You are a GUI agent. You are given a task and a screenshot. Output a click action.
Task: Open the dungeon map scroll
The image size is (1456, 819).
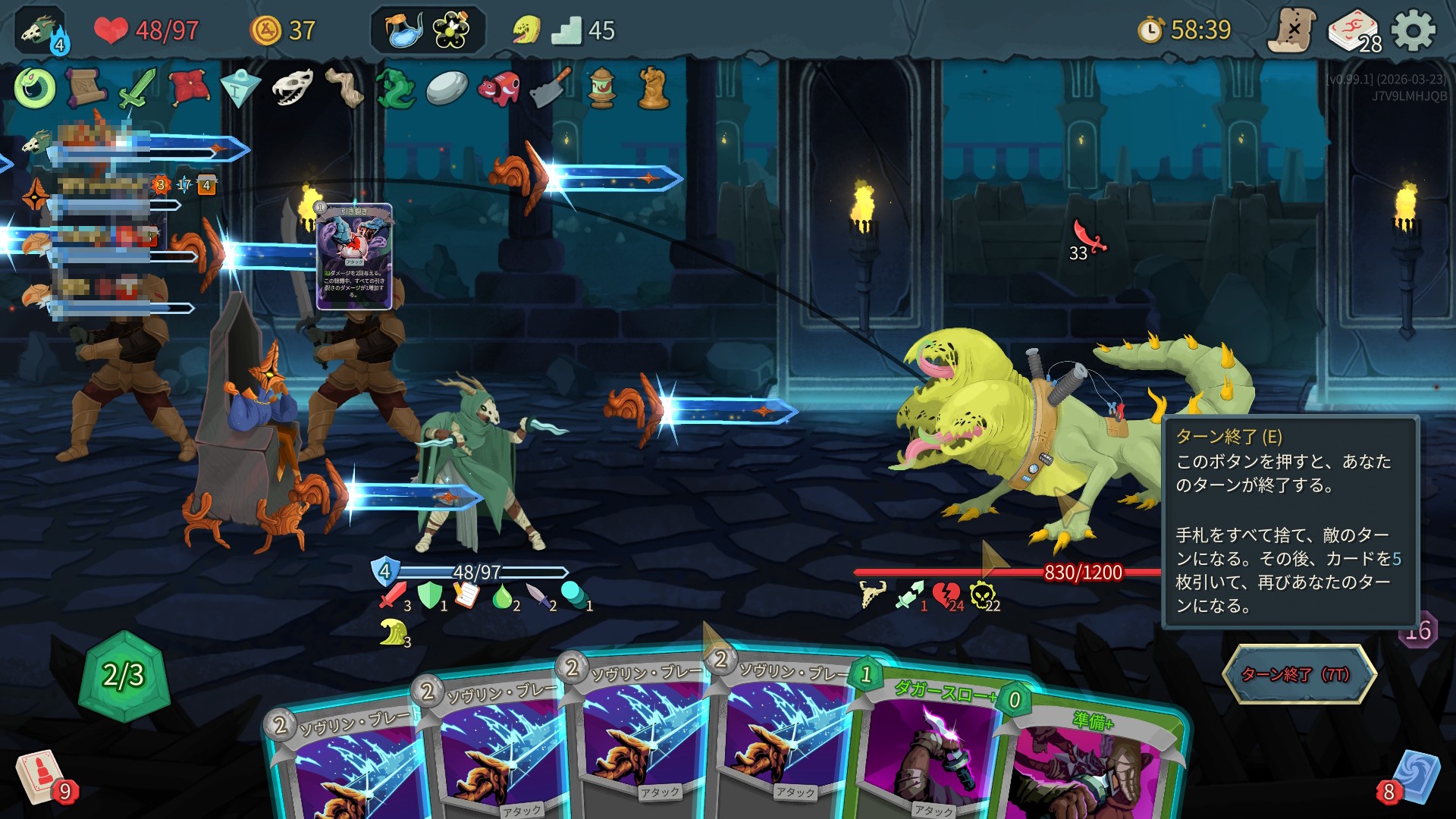[1292, 31]
